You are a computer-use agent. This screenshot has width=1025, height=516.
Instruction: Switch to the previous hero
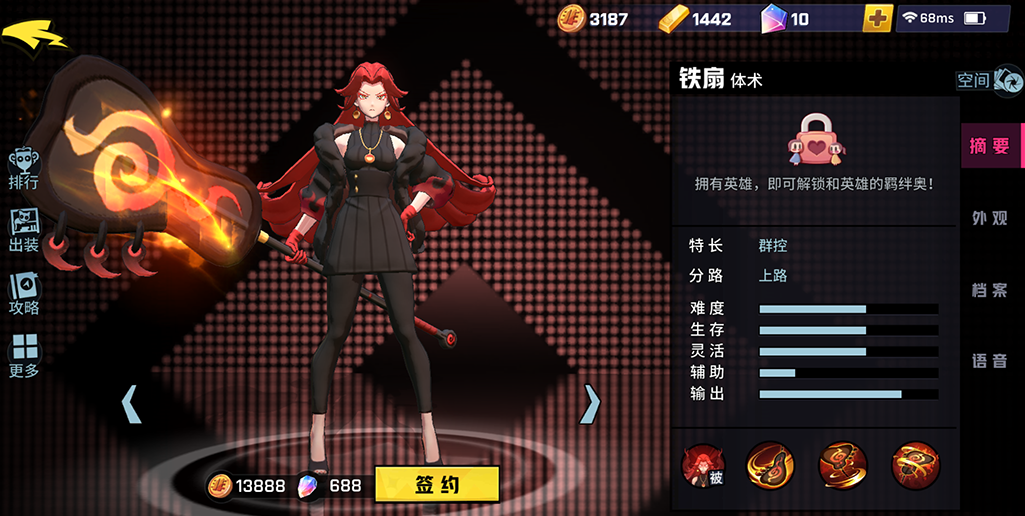[131, 404]
